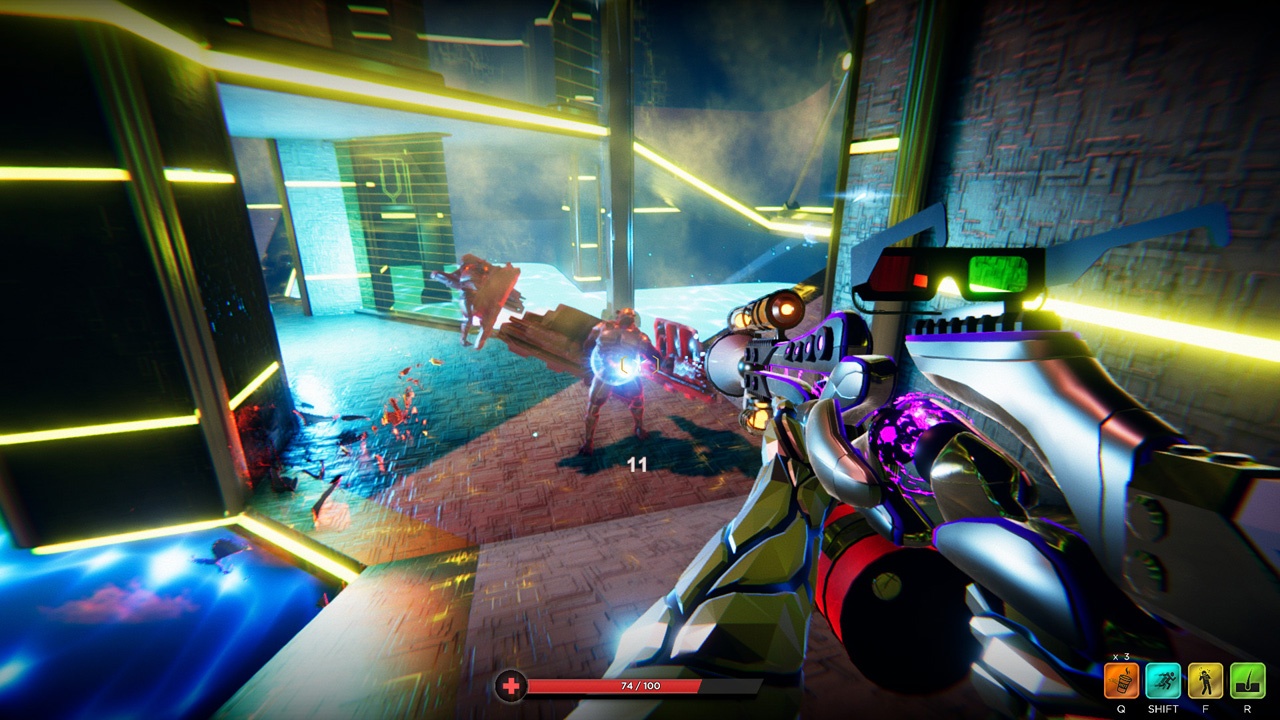
Task: Use the orange coffee cup throwable ability
Action: click(1121, 681)
